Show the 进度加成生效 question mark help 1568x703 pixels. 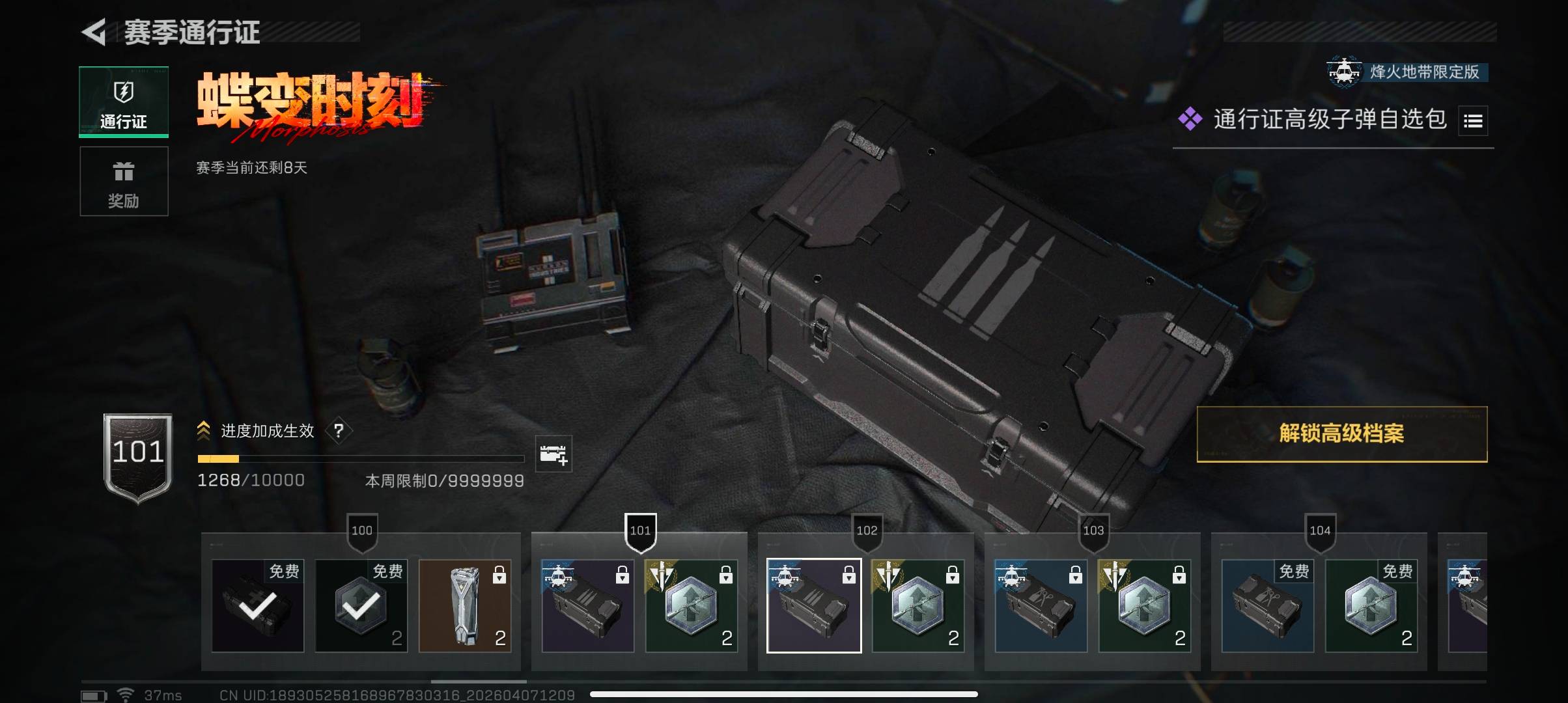(x=339, y=430)
